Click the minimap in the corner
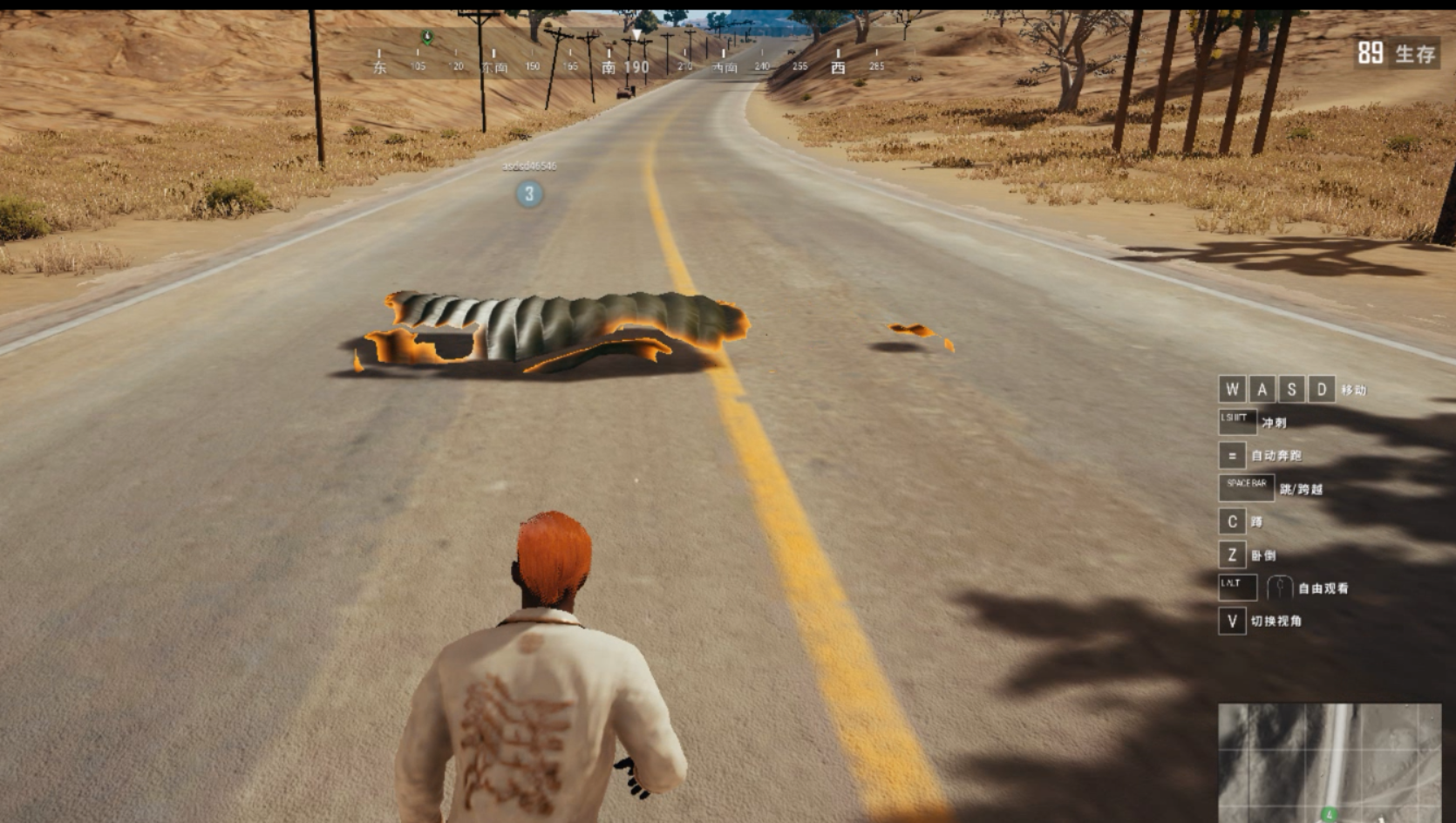This screenshot has width=1456, height=823. [1329, 762]
